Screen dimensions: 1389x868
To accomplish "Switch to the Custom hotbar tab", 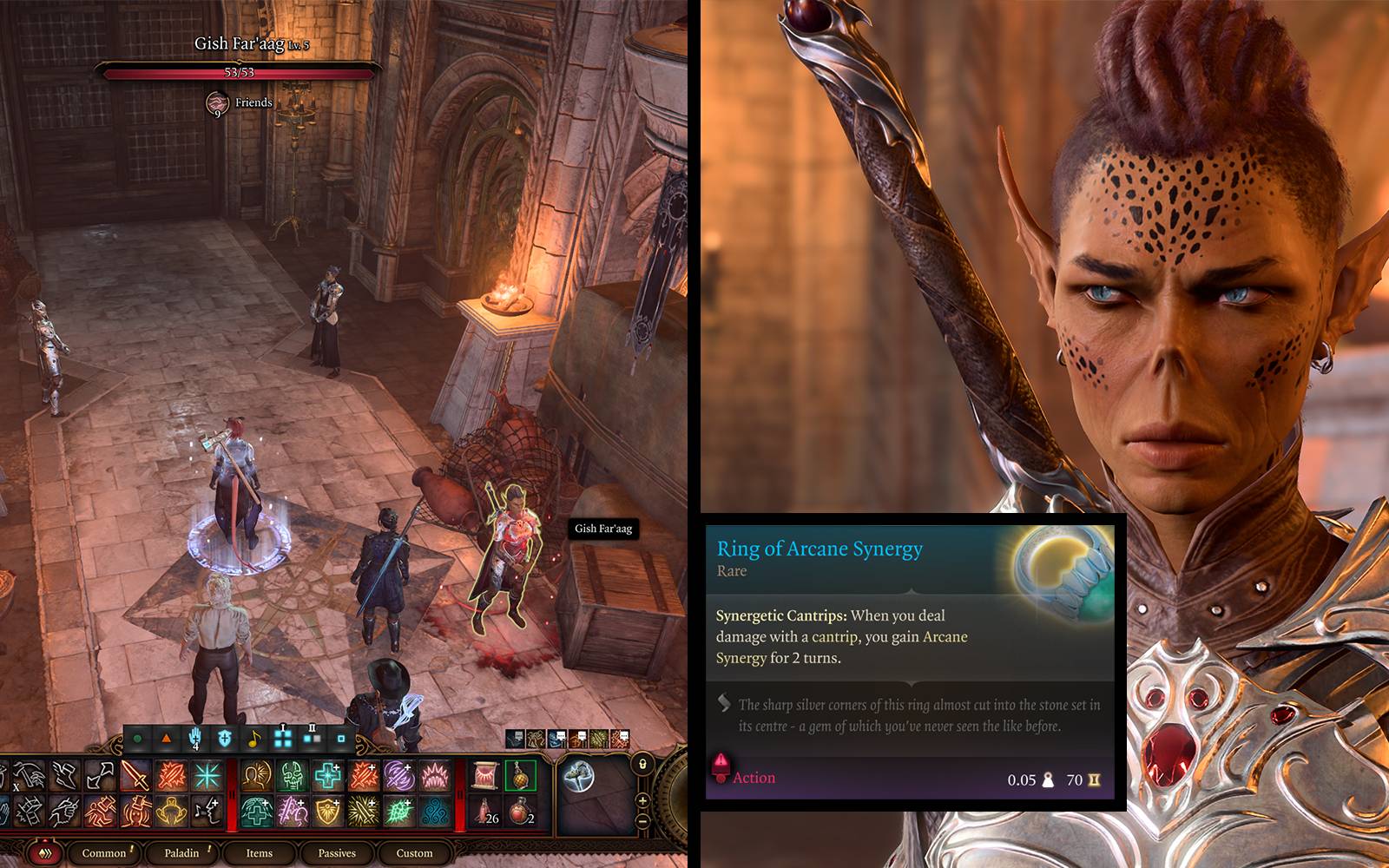I will tap(414, 853).
